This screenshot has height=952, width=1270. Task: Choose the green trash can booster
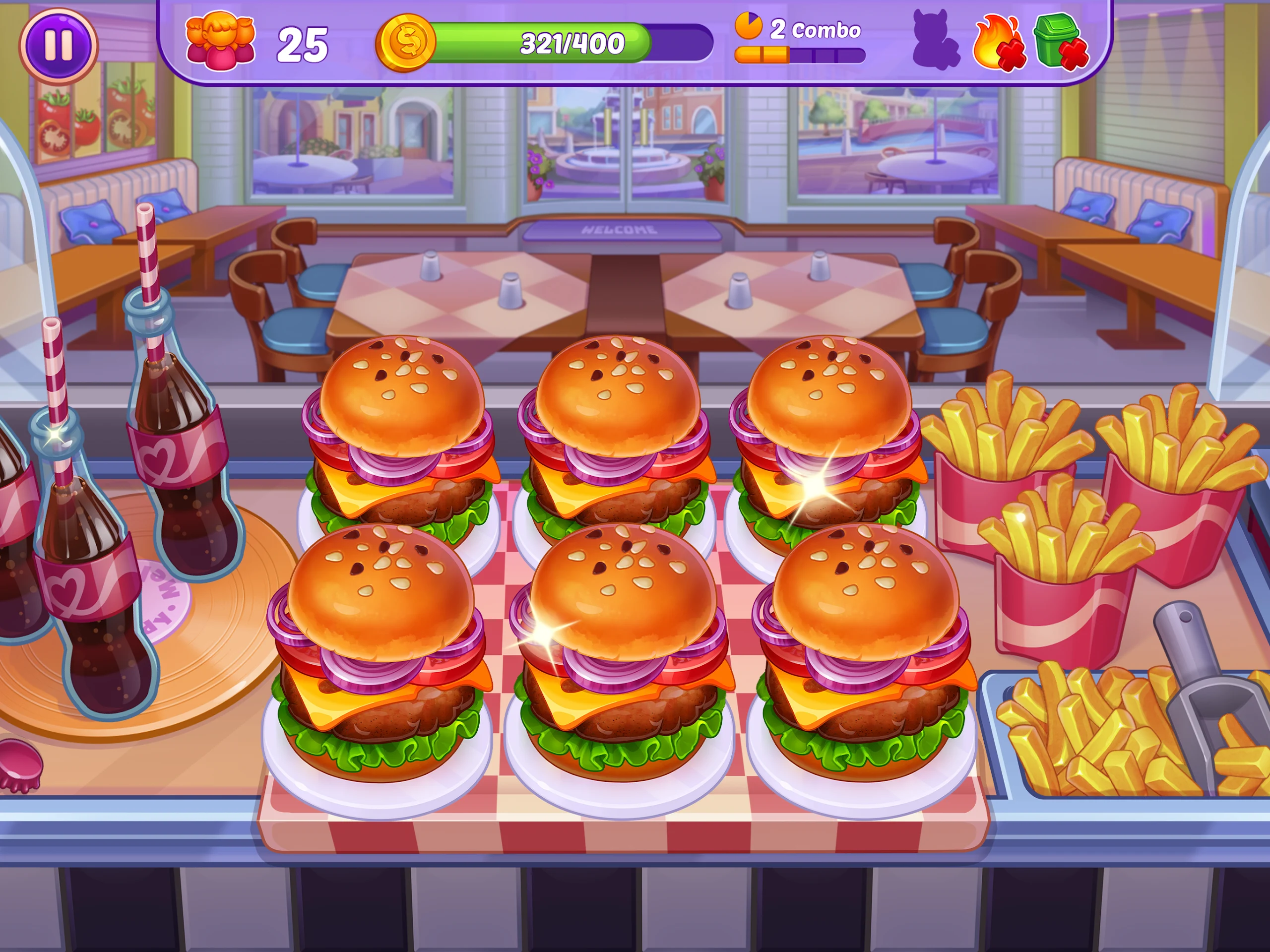click(1059, 41)
